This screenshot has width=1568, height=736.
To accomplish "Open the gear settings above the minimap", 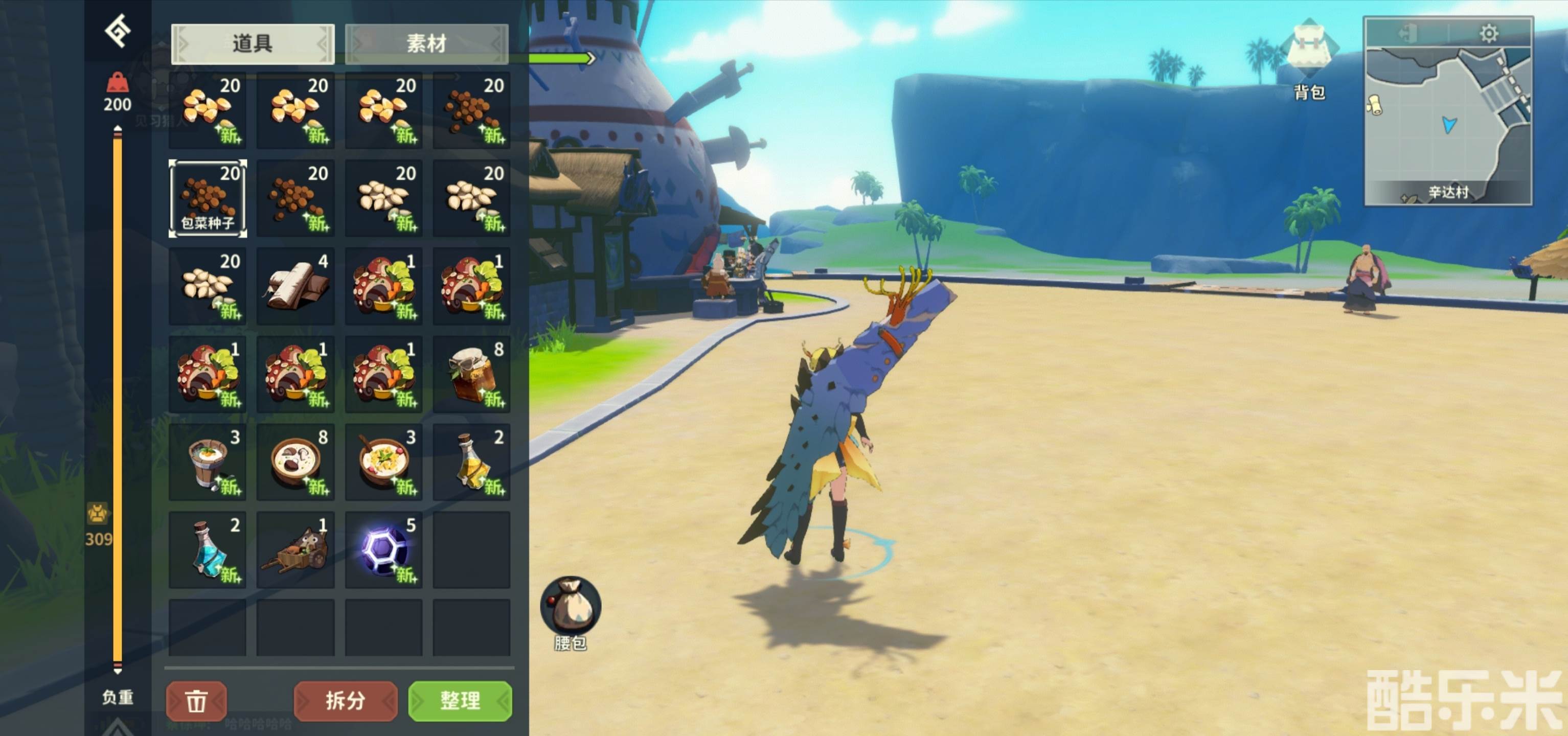I will [1488, 33].
